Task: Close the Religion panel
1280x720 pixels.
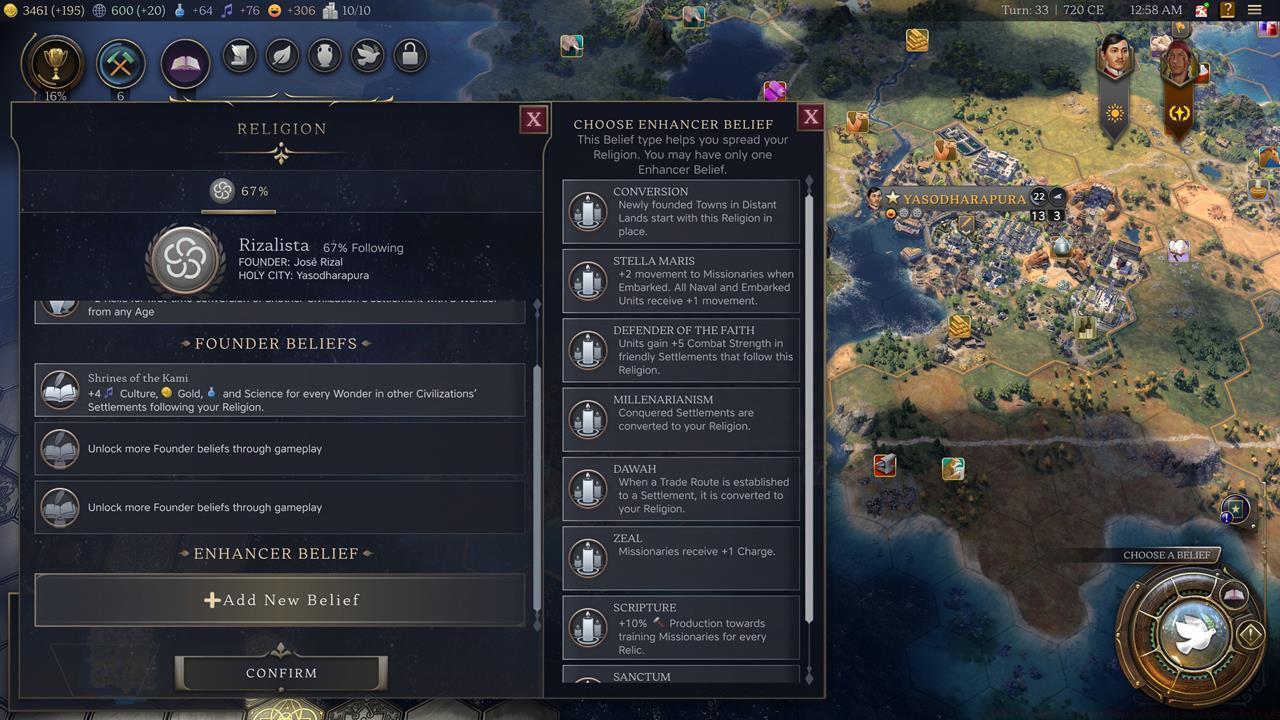Action: (534, 119)
